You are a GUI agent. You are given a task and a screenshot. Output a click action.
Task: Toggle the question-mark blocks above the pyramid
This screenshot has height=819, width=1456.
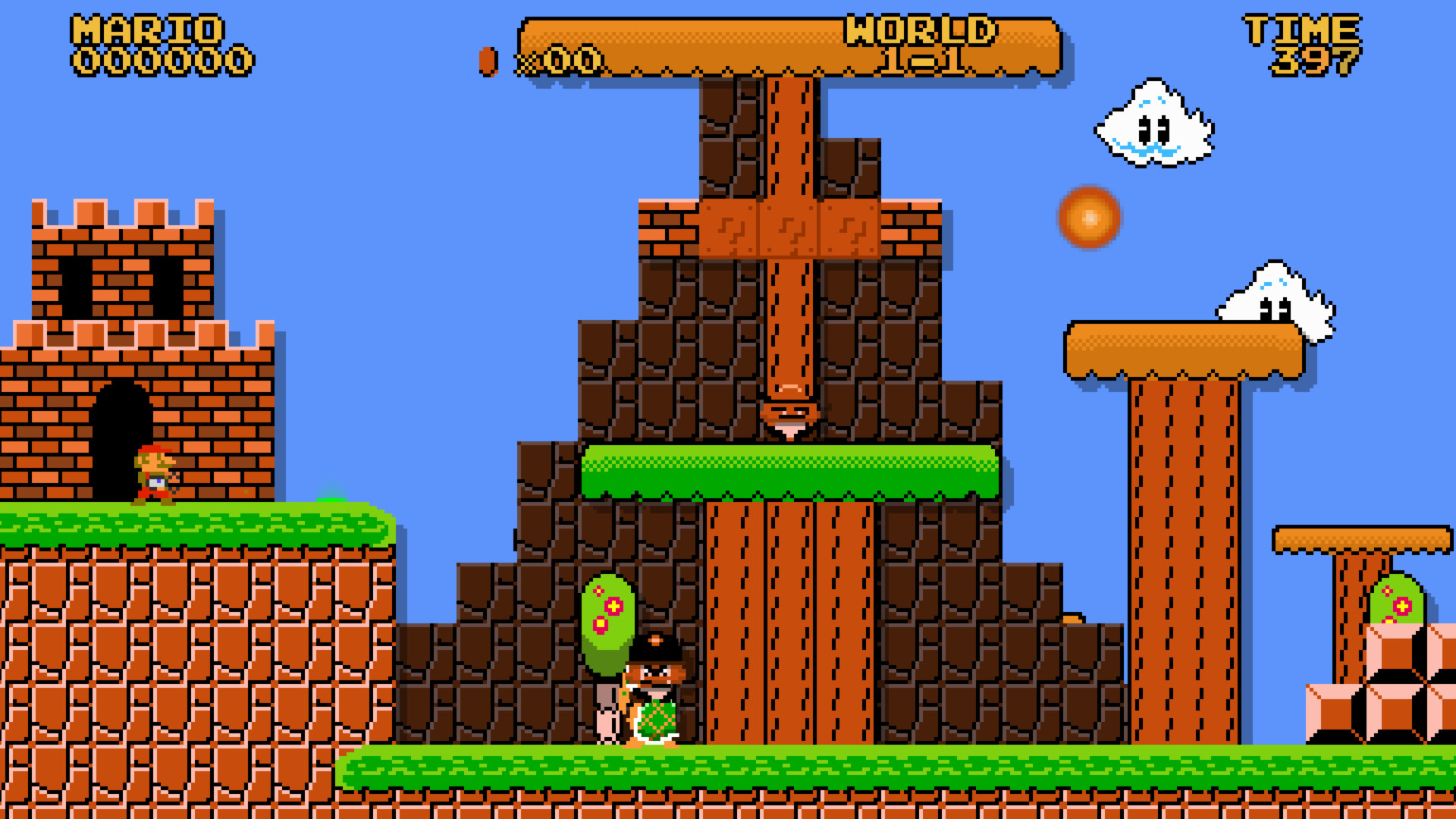pyautogui.click(x=789, y=227)
